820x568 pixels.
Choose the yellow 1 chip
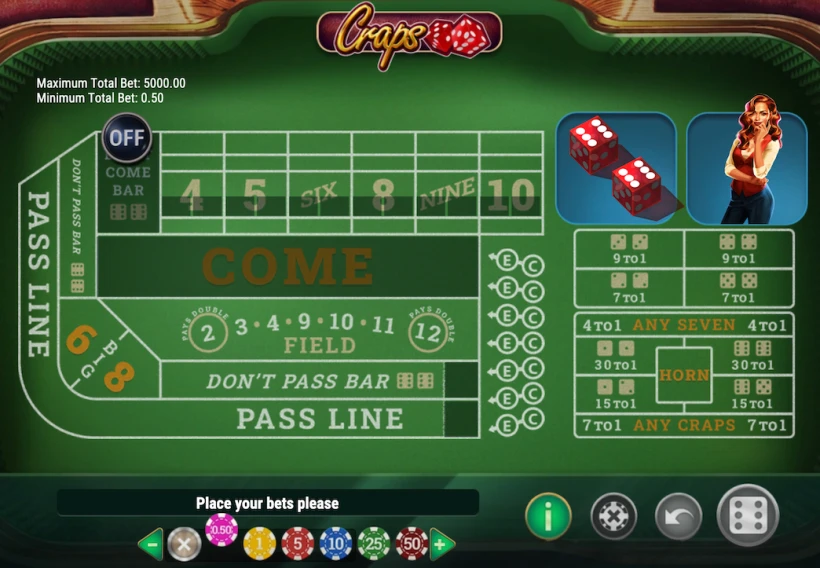[259, 543]
